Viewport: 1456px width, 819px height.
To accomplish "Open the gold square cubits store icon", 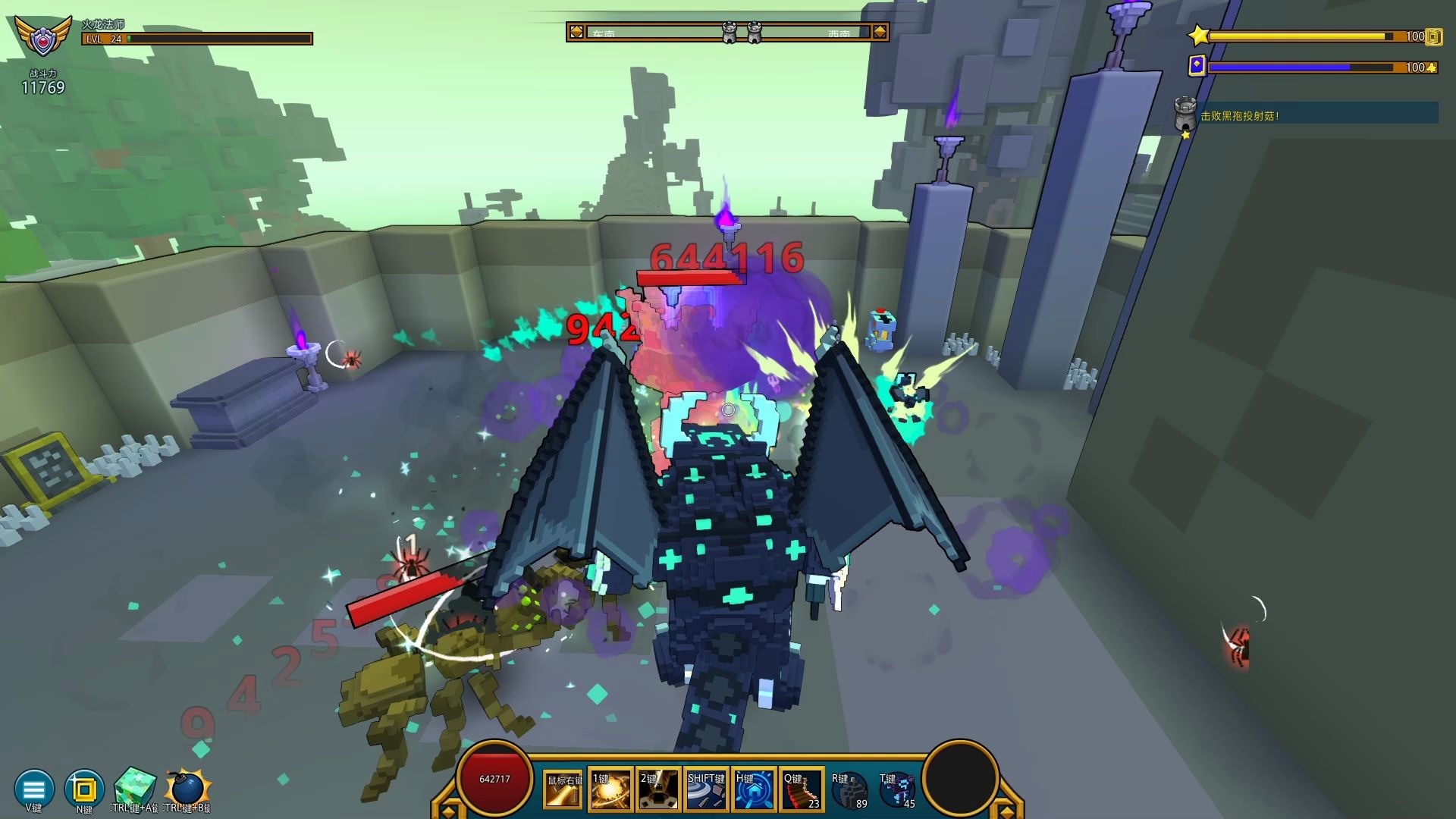I will pyautogui.click(x=84, y=789).
